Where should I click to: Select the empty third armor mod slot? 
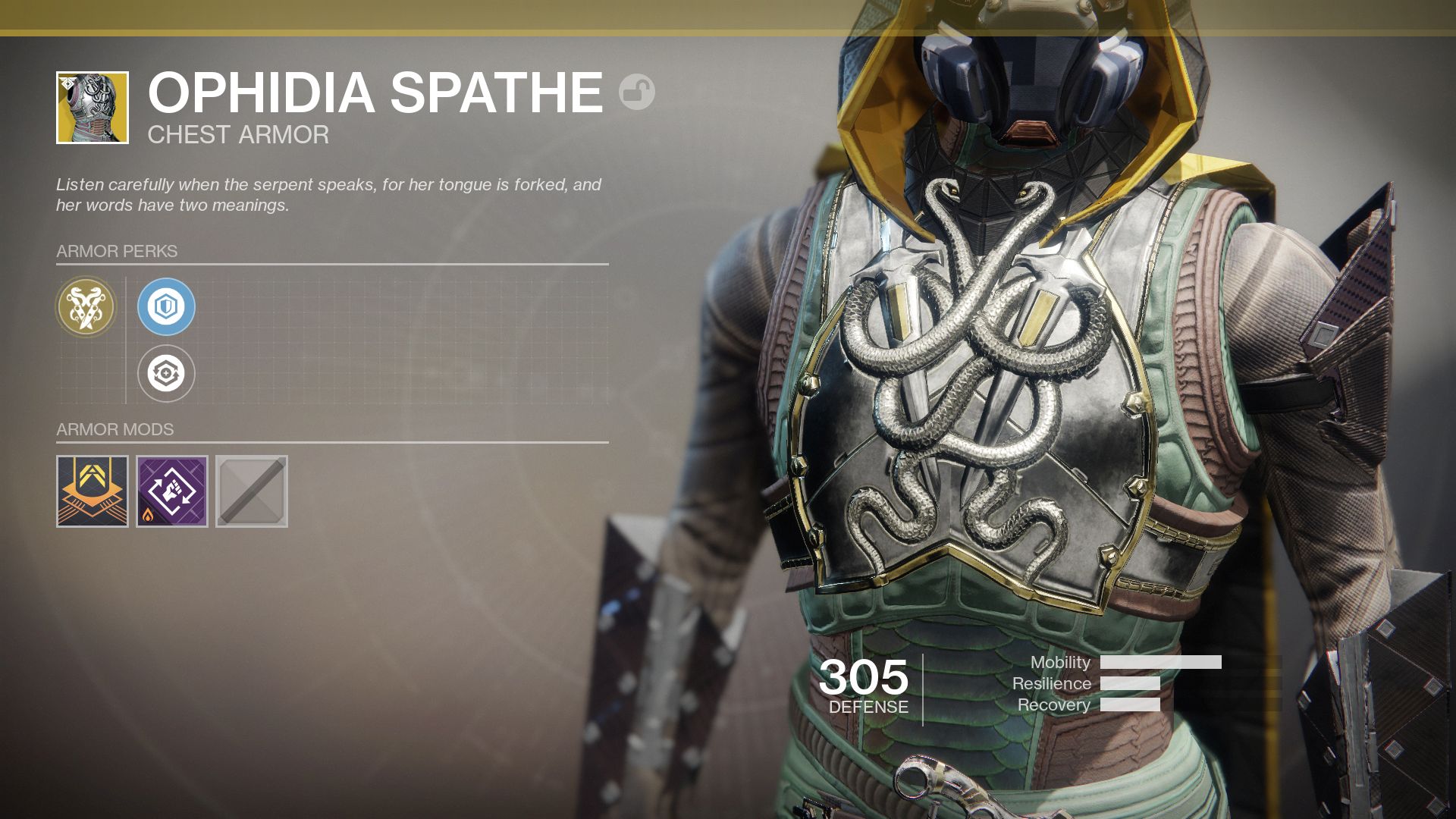point(250,491)
